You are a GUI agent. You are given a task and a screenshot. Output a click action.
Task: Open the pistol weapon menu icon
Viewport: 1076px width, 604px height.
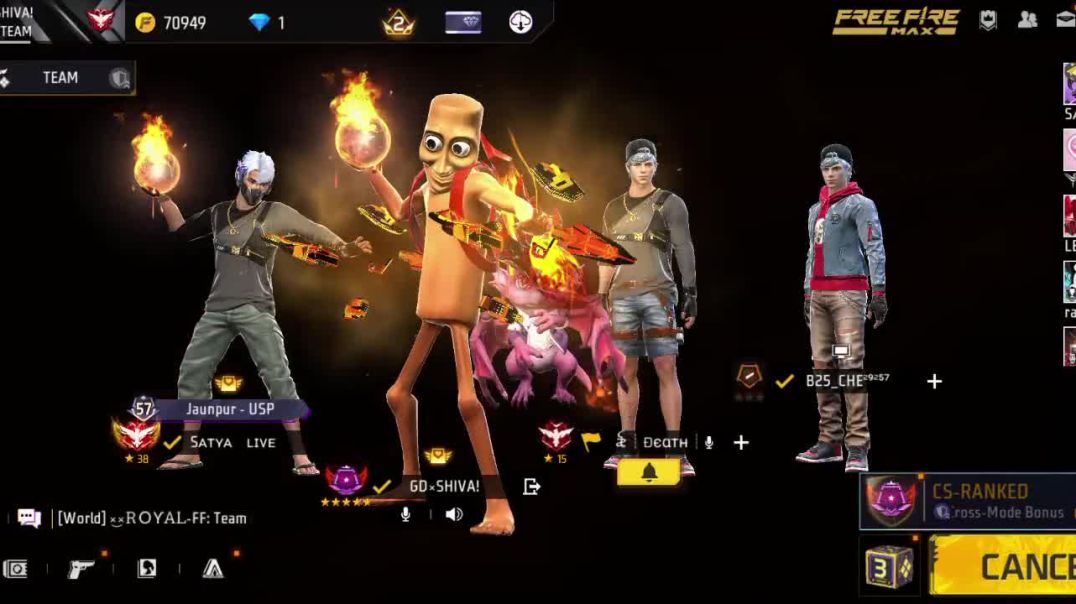(x=81, y=569)
